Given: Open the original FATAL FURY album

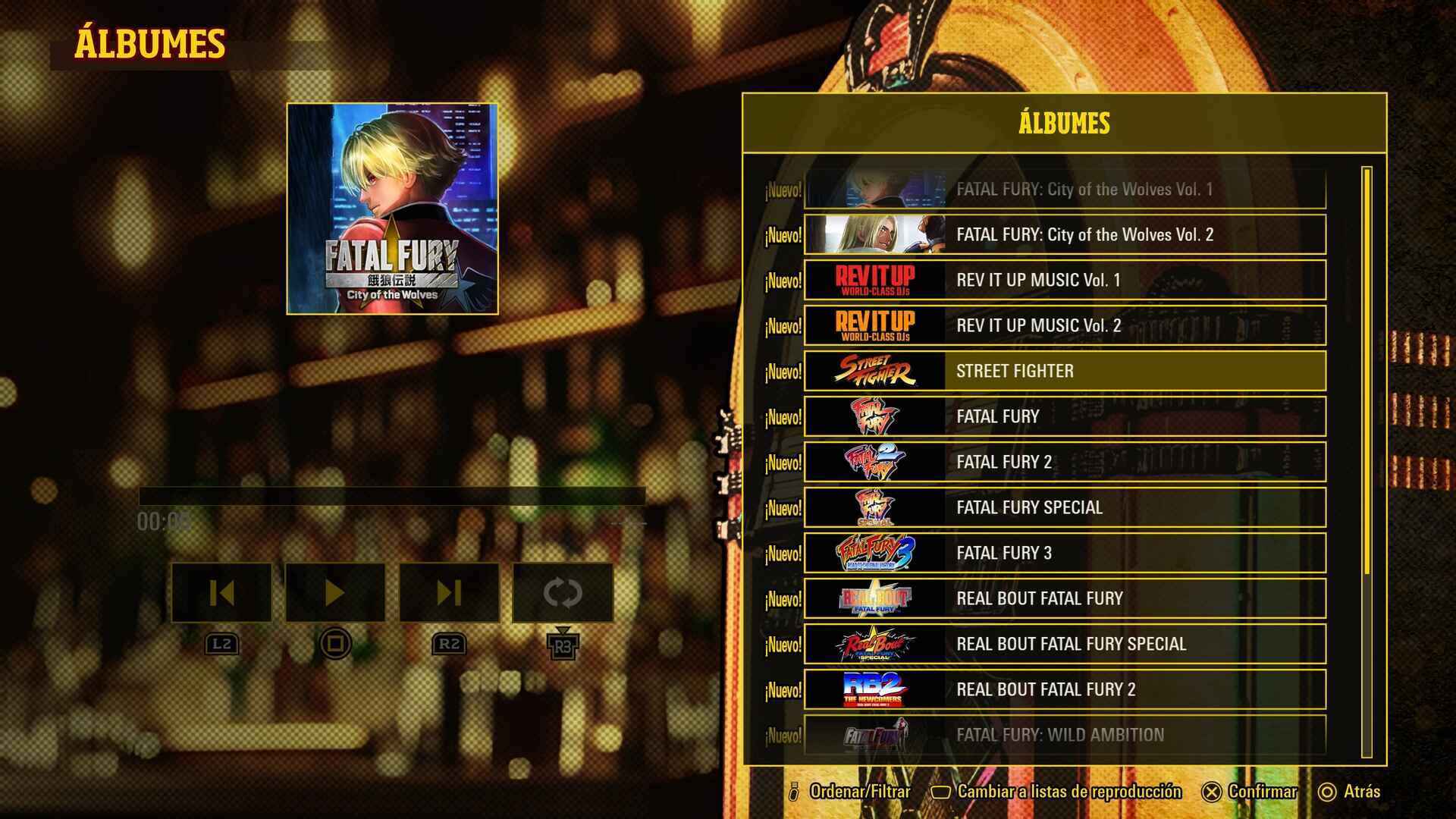Looking at the screenshot, I should click(x=1065, y=416).
